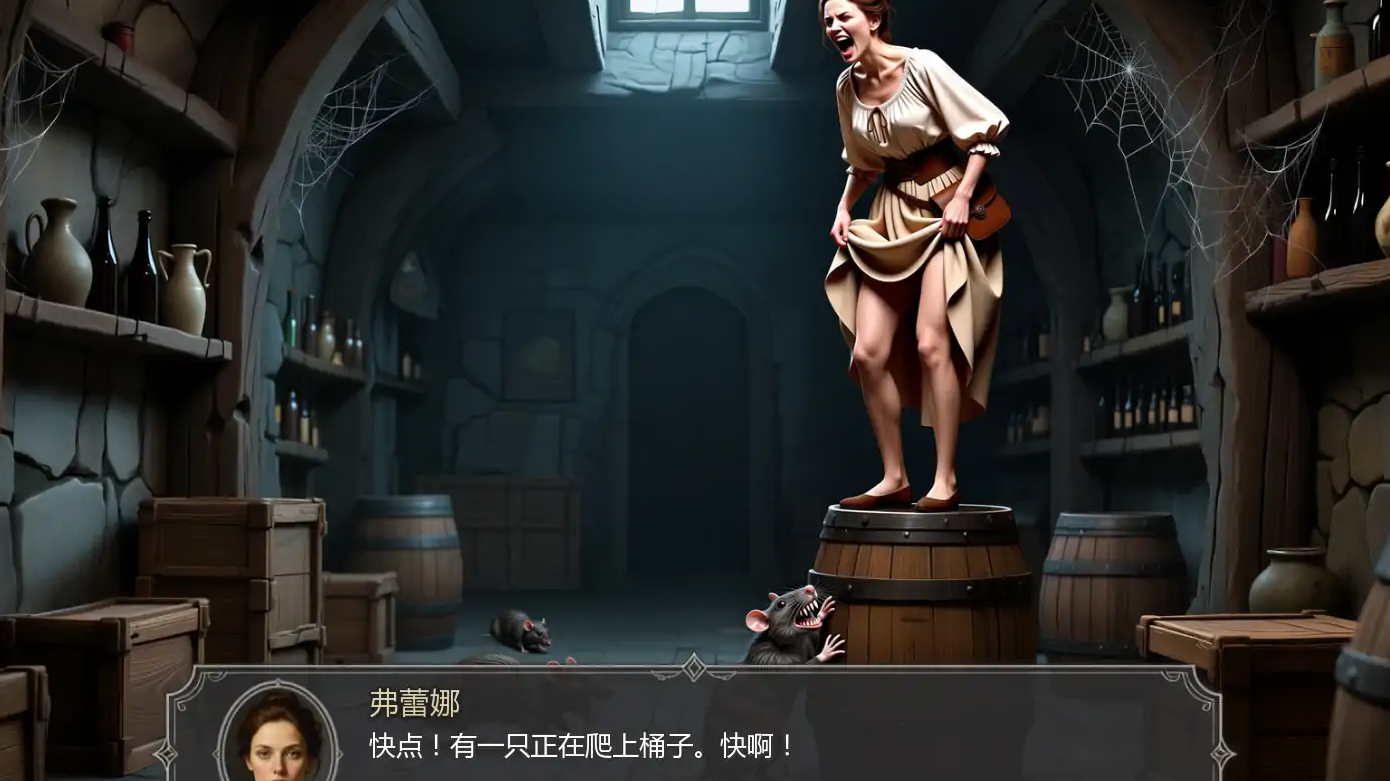Screen dimensions: 1390x781
Task: Click the character name 弗蕾娜
Action: click(x=413, y=705)
